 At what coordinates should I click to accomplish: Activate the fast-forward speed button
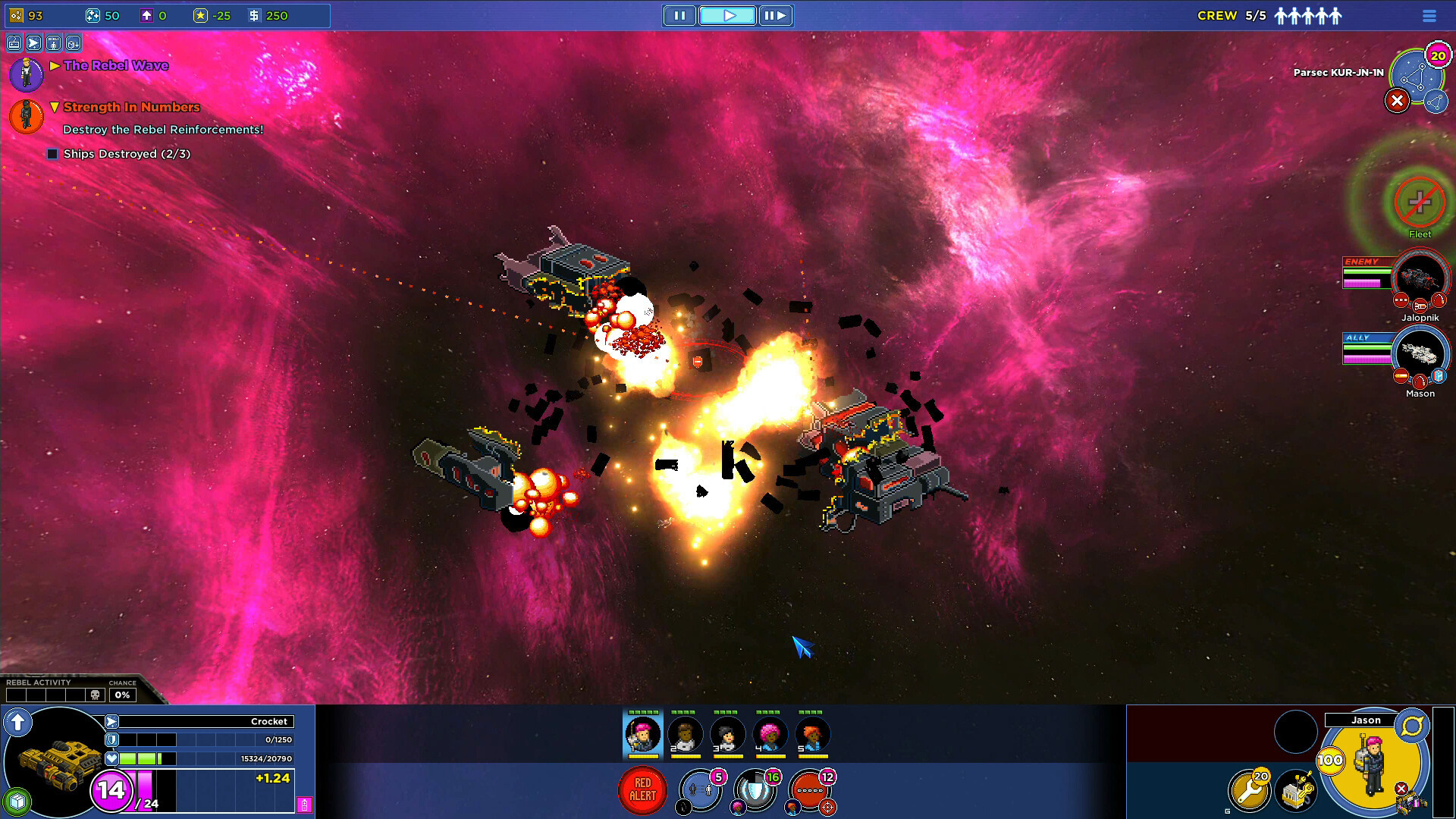coord(775,15)
